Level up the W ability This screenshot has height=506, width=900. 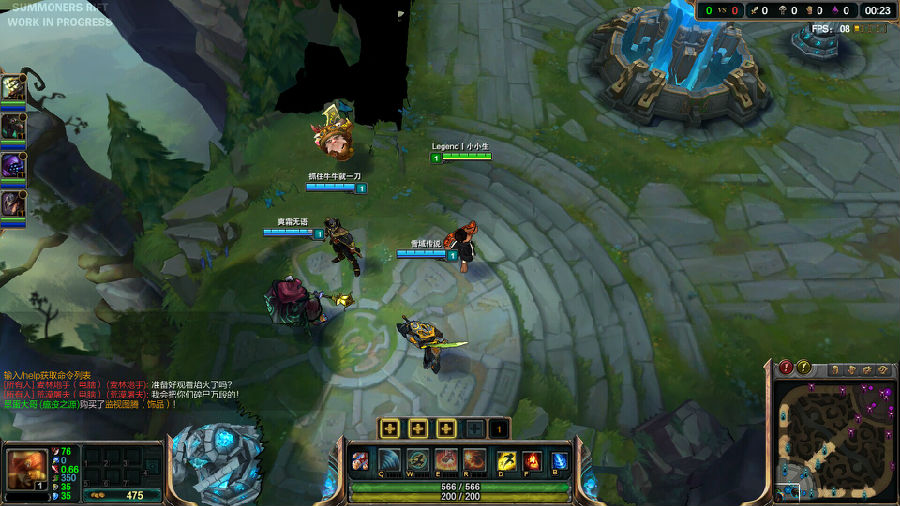pyautogui.click(x=418, y=429)
